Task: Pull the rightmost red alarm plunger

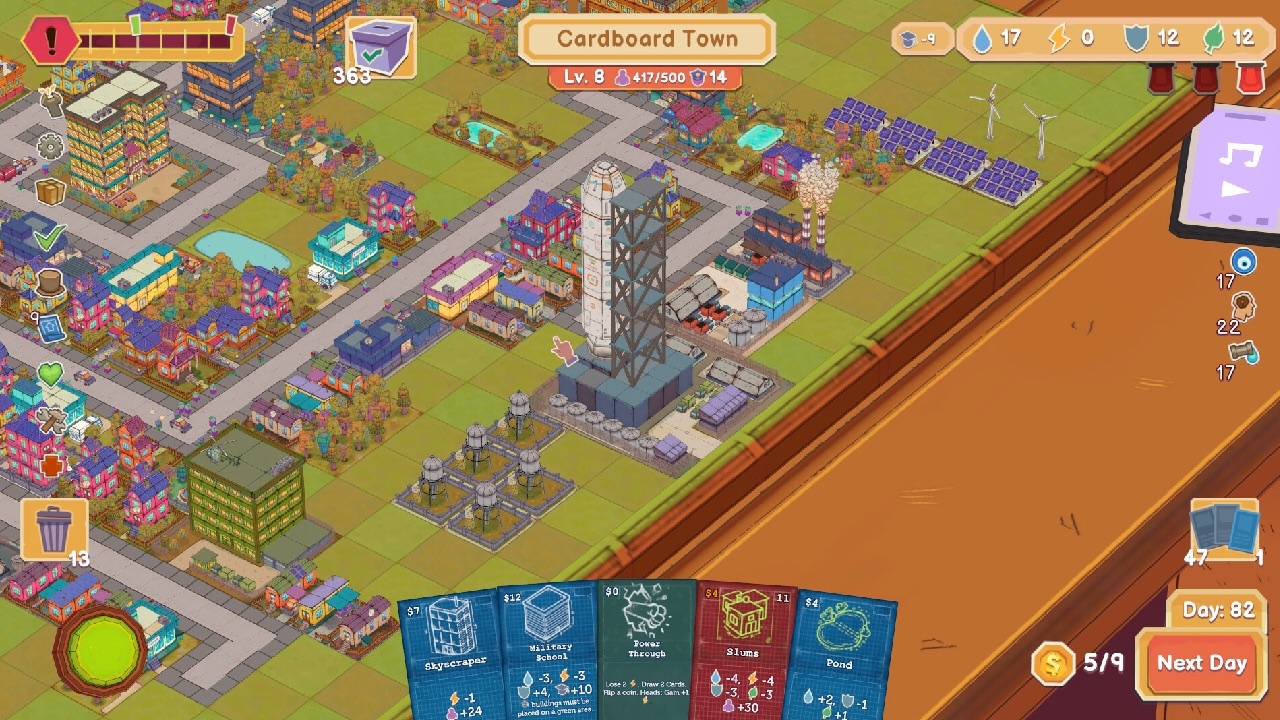Action: (x=1250, y=80)
